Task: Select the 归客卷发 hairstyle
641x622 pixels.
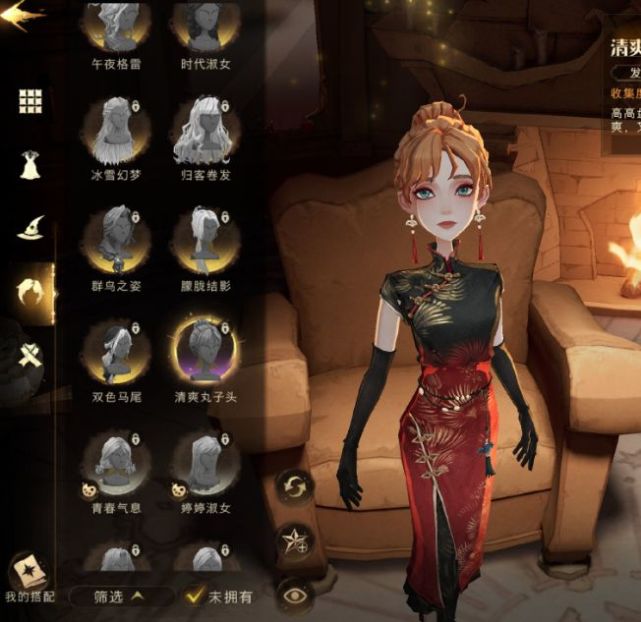Action: click(x=204, y=131)
